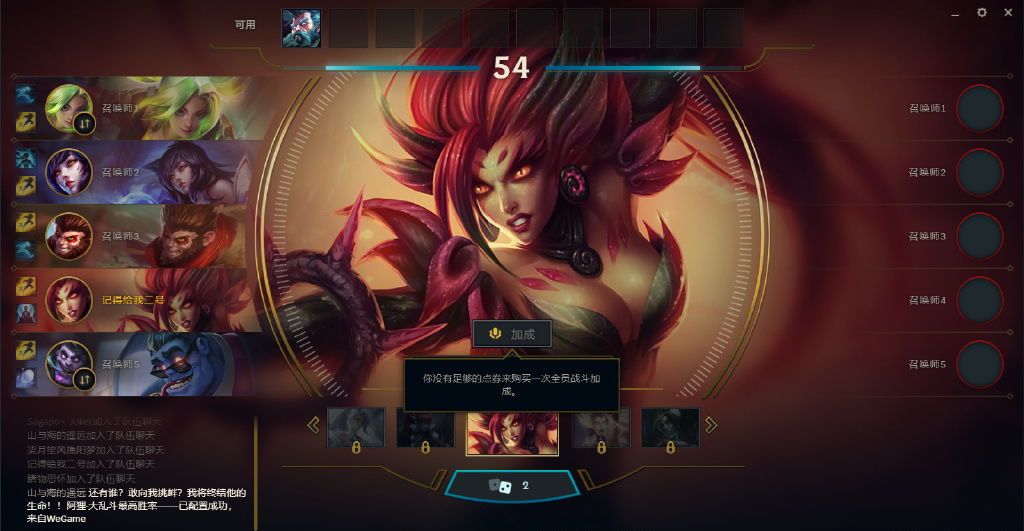Image resolution: width=1024 pixels, height=531 pixels.
Task: Click the enemy 召唤师1 empty portrait
Action: pyautogui.click(x=980, y=108)
